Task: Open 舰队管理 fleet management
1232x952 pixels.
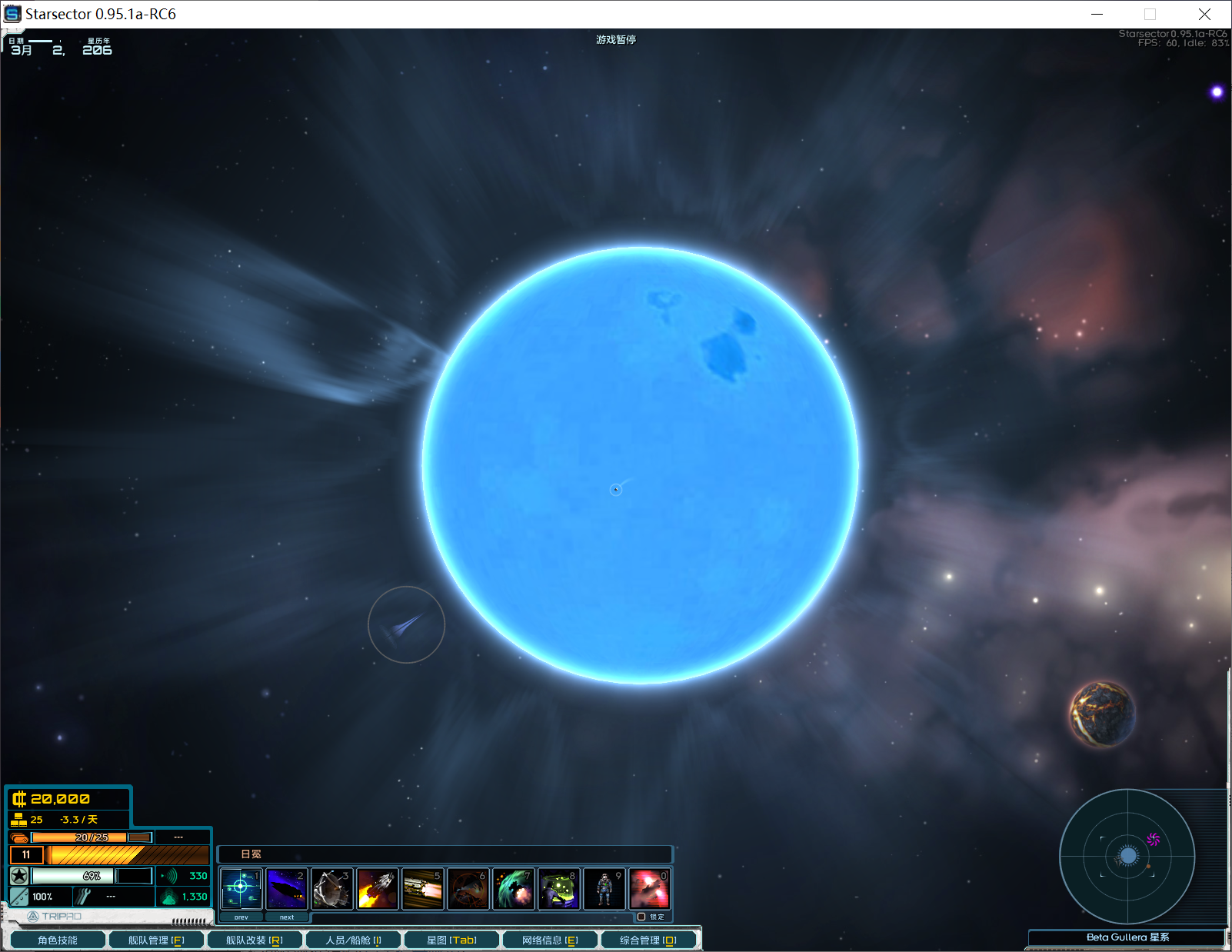Action: (x=156, y=940)
